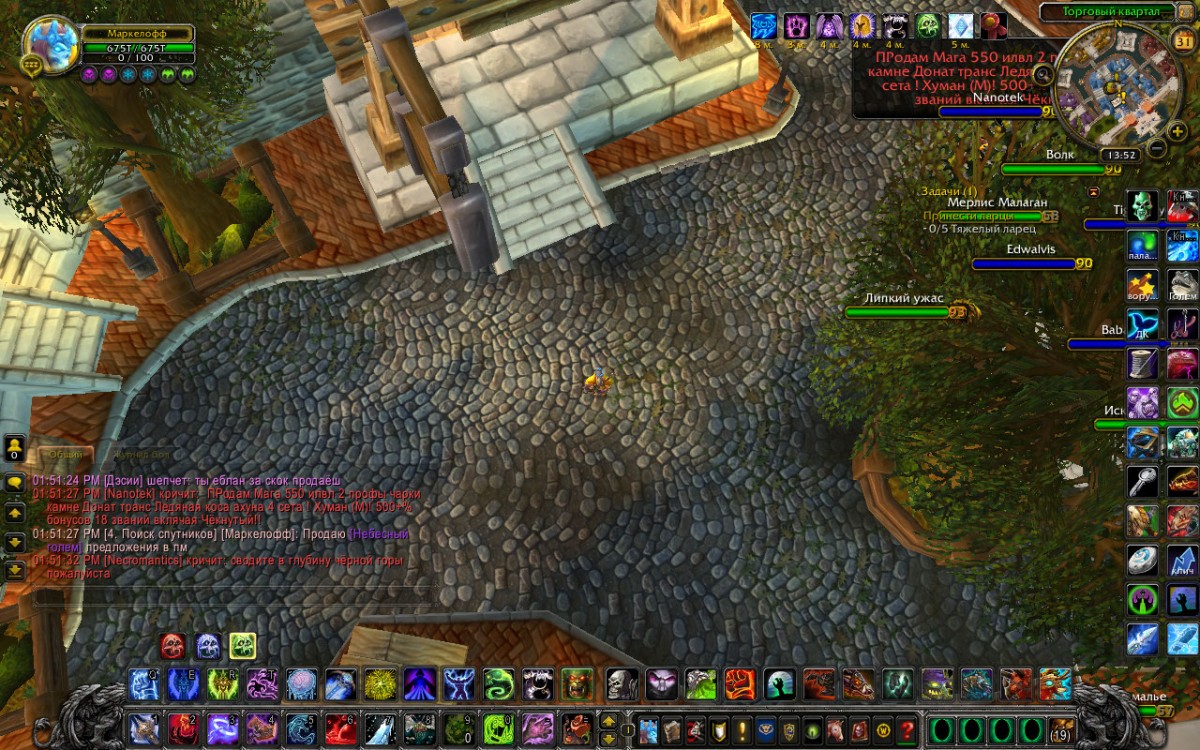Open the calendar button showing 31
This screenshot has width=1200, height=750.
(1181, 41)
